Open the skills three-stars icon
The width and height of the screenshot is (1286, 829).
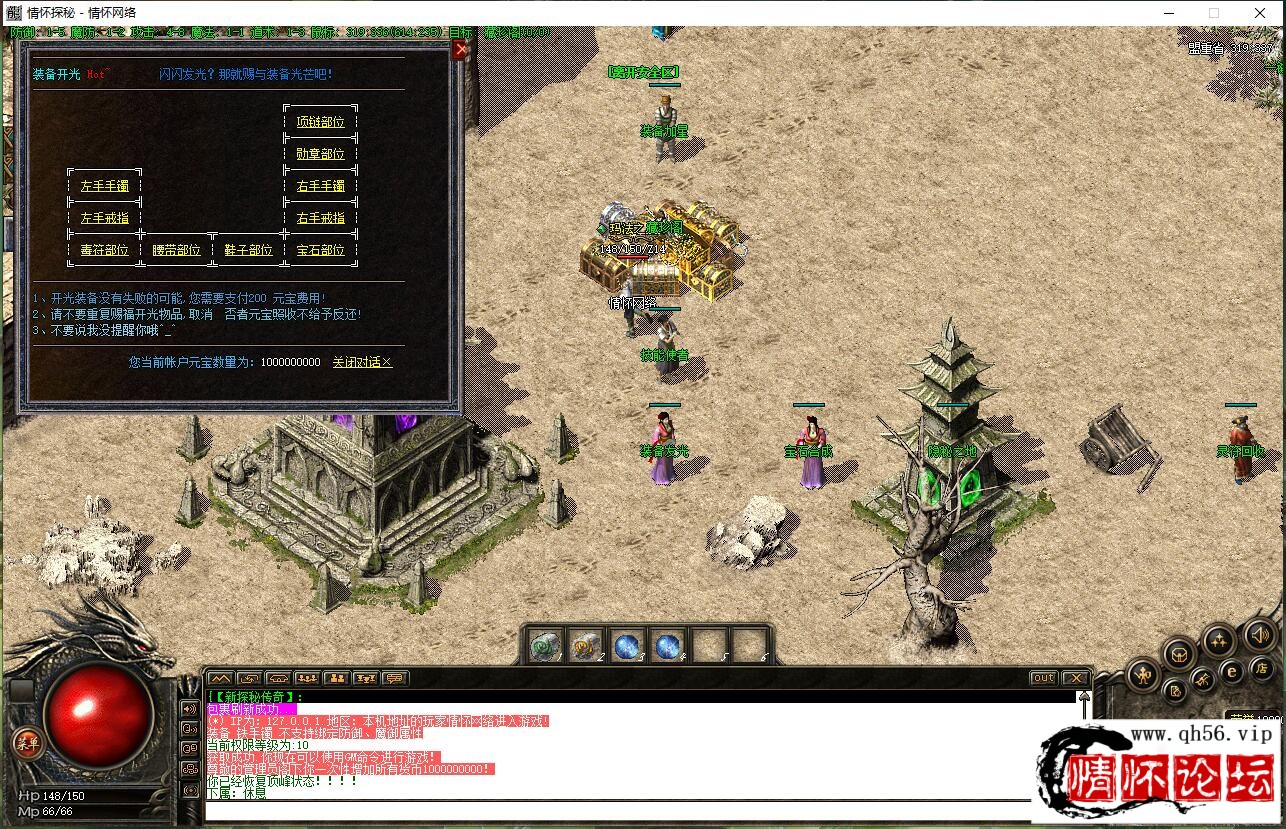click(x=1219, y=640)
